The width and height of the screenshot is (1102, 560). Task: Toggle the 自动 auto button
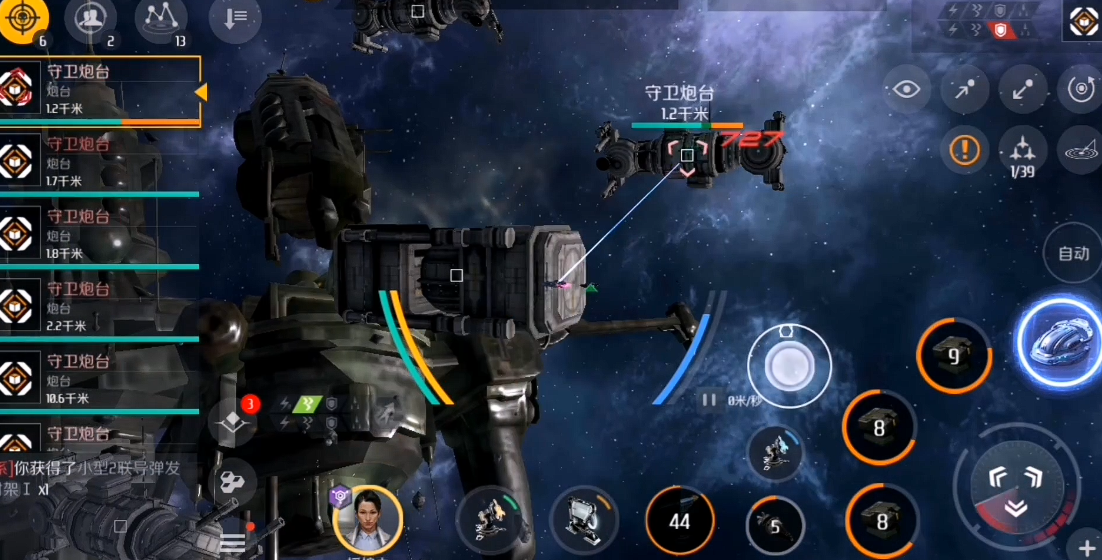[x=1072, y=253]
